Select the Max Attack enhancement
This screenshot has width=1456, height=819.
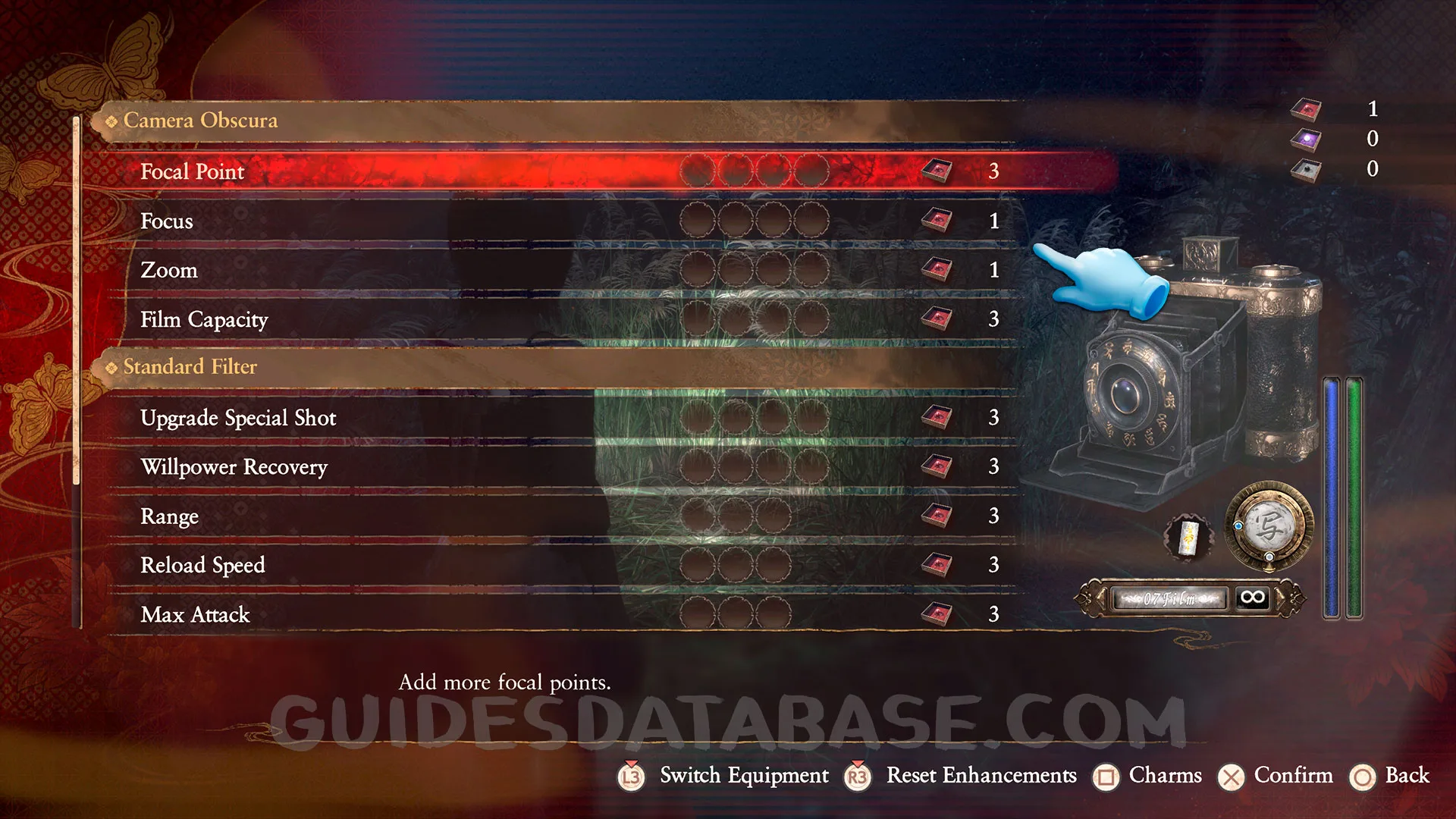(x=195, y=614)
